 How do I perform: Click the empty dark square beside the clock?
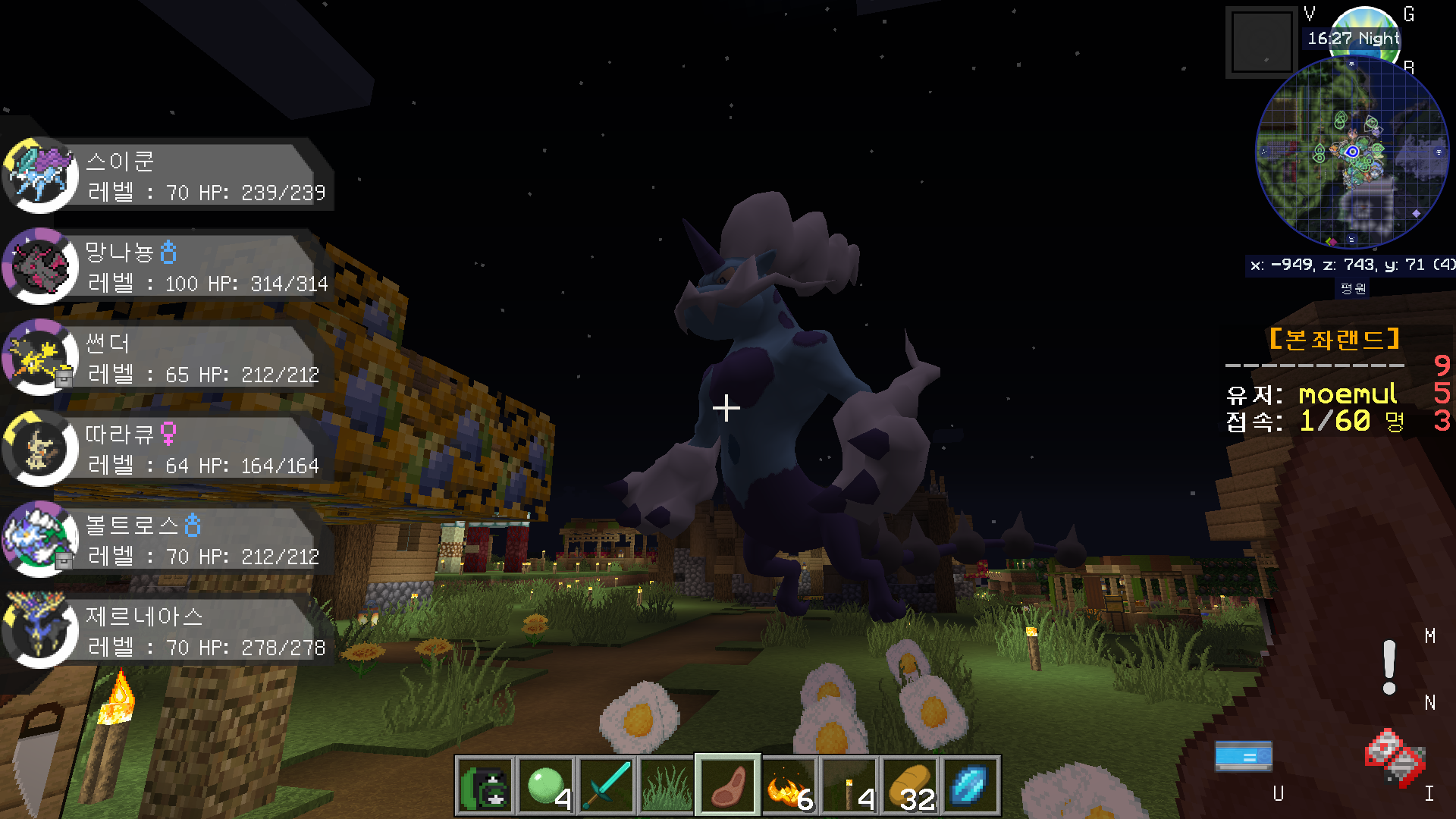1262,42
